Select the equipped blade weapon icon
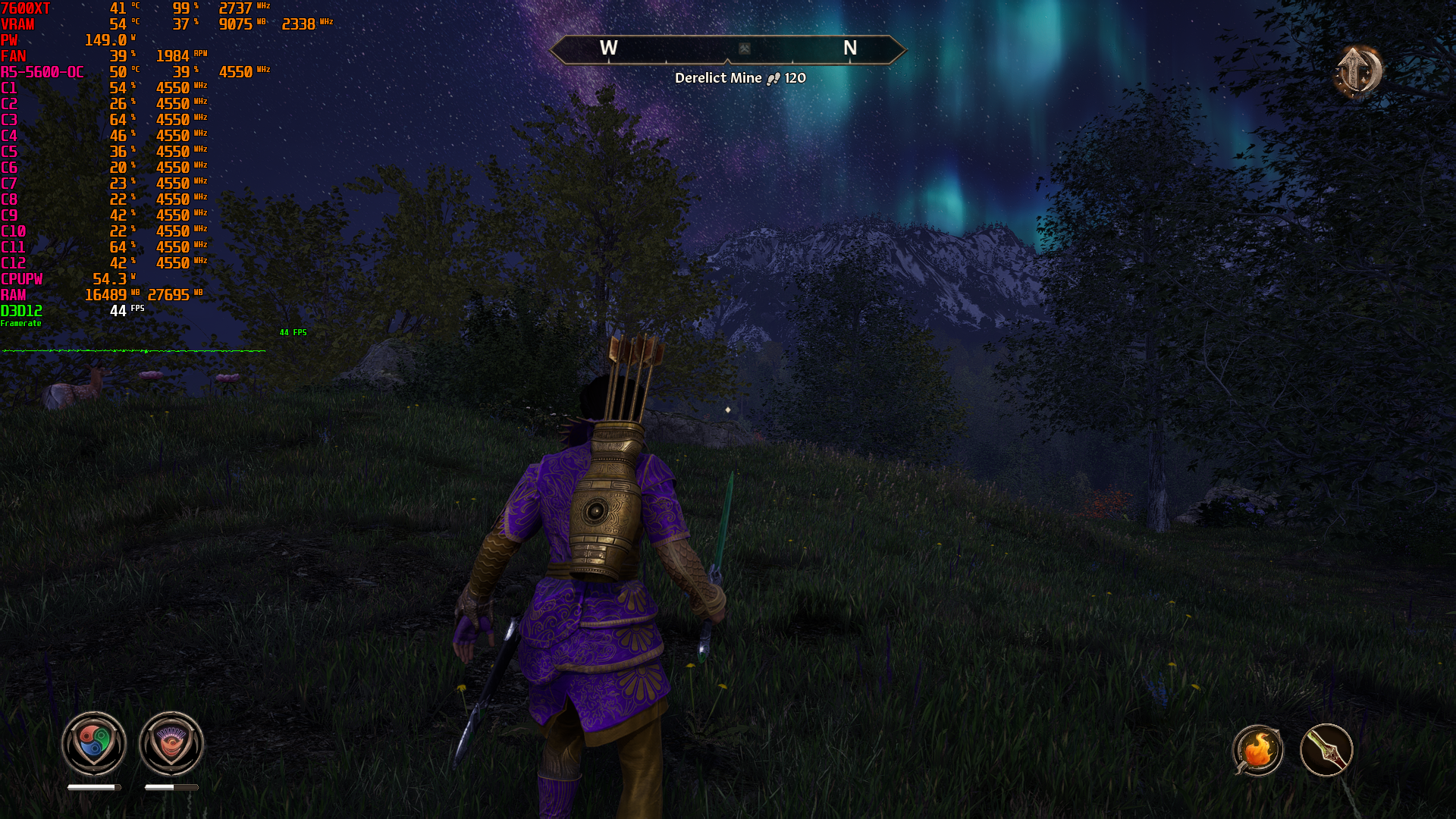 [x=1326, y=751]
